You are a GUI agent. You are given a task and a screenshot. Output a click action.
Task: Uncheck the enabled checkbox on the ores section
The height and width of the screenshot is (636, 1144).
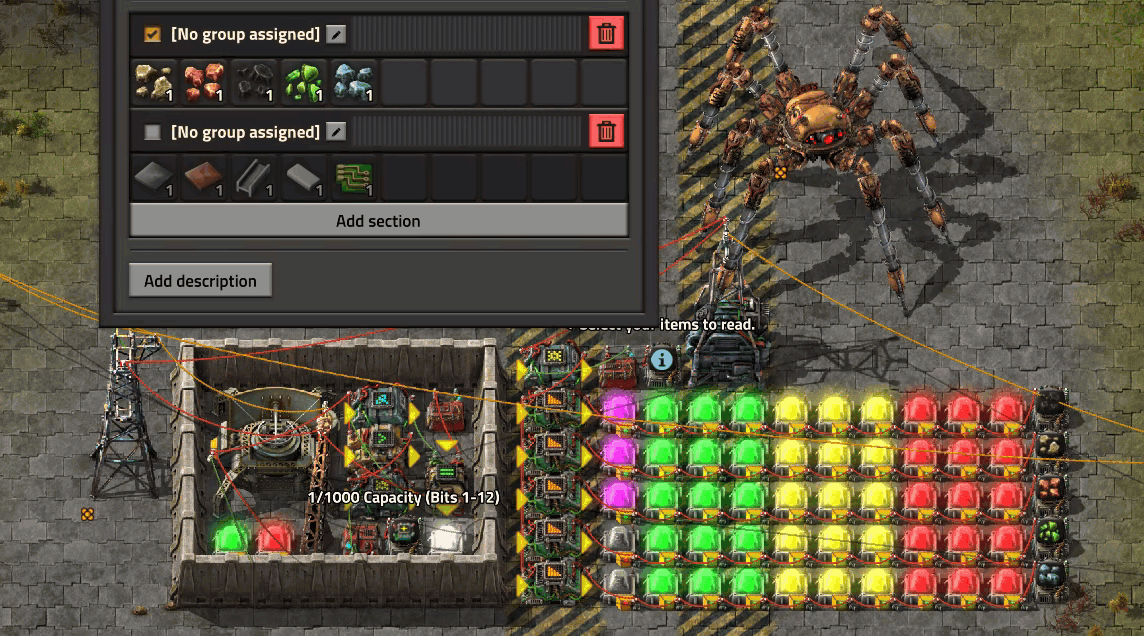[152, 34]
